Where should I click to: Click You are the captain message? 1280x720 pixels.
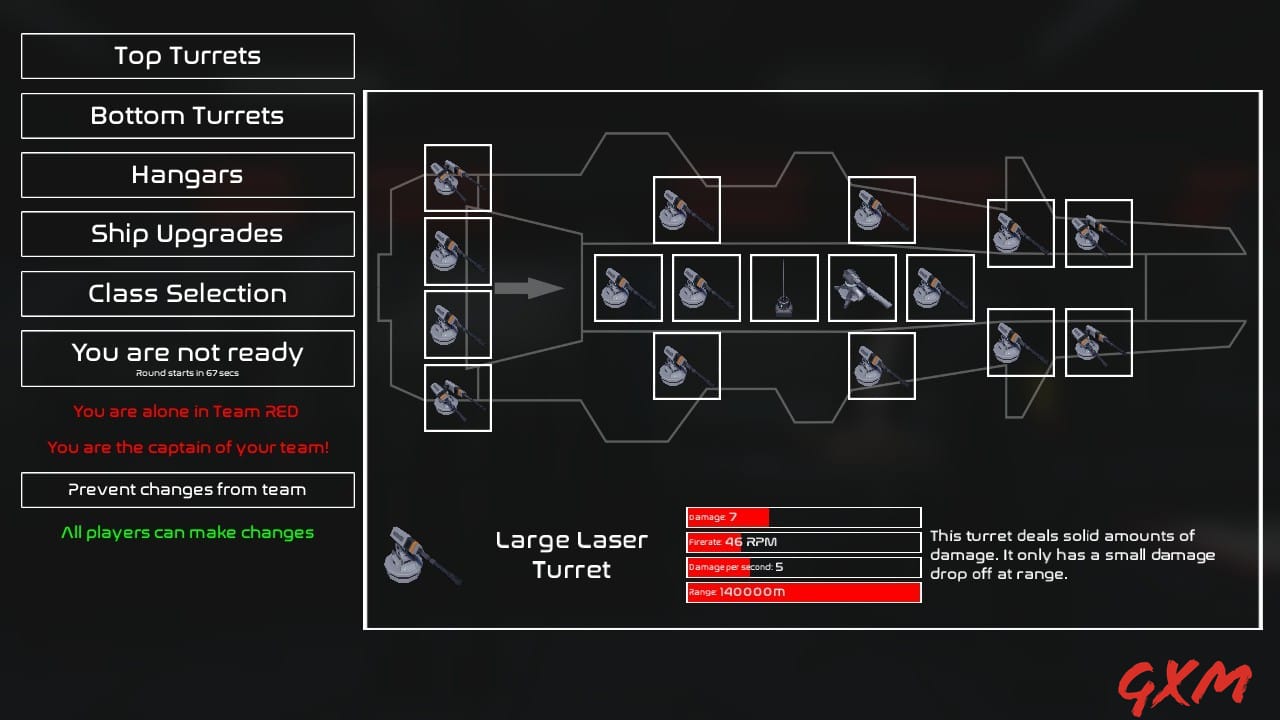(x=187, y=447)
